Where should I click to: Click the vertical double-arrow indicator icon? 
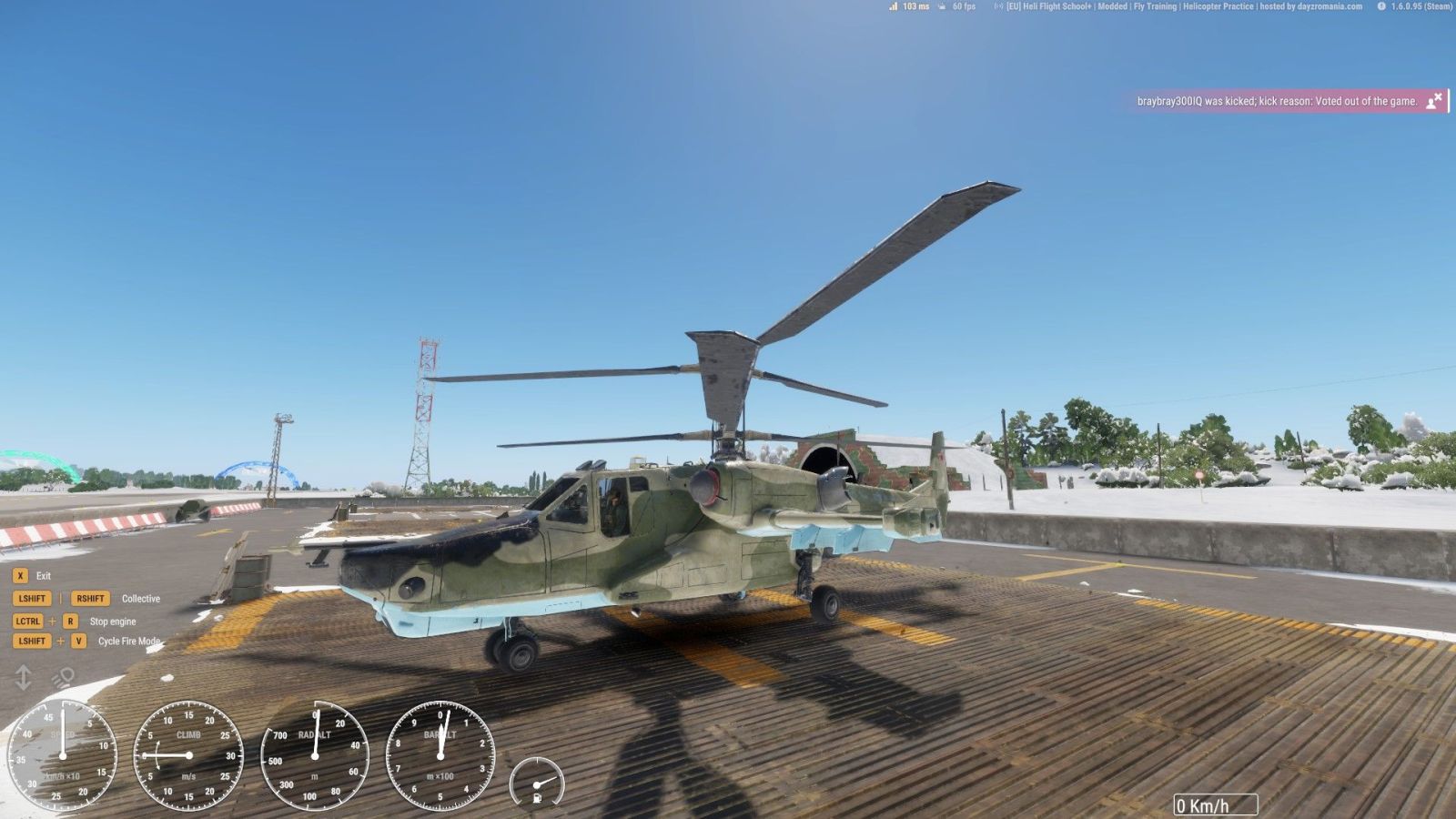point(24,678)
